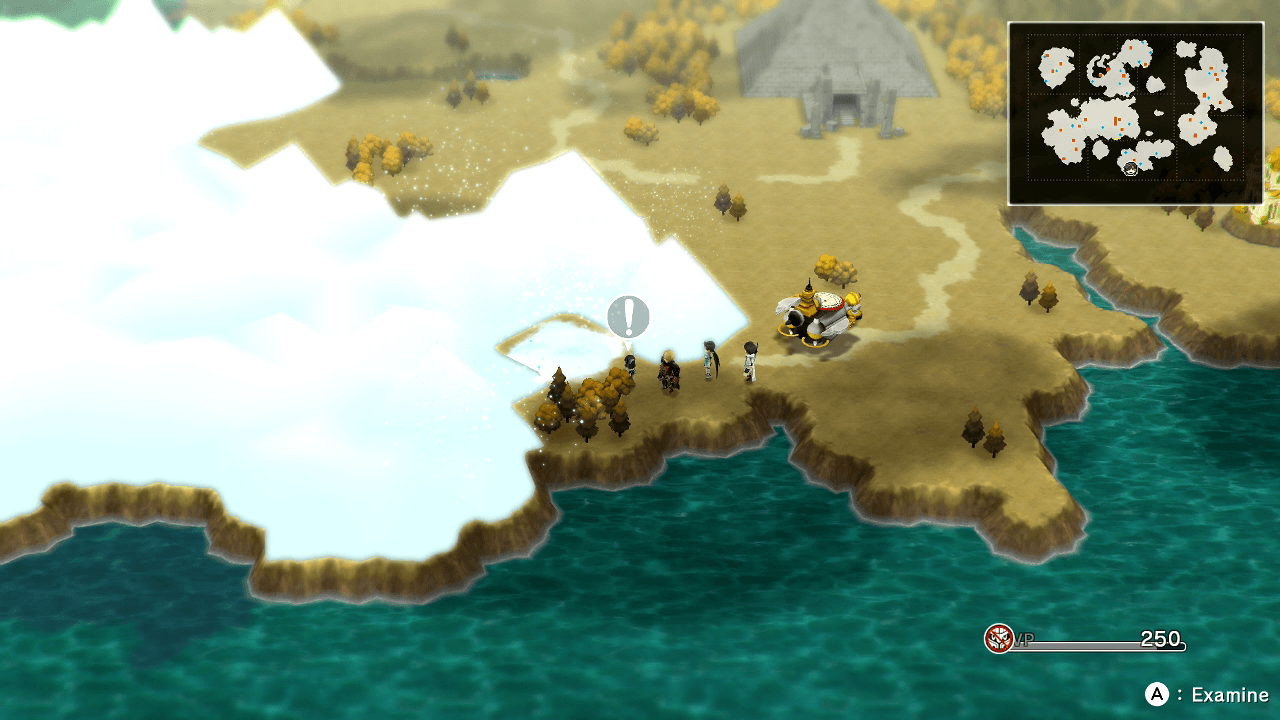The image size is (1280, 720).
Task: Click the red capital marker on the minimap
Action: pyautogui.click(x=1116, y=120)
